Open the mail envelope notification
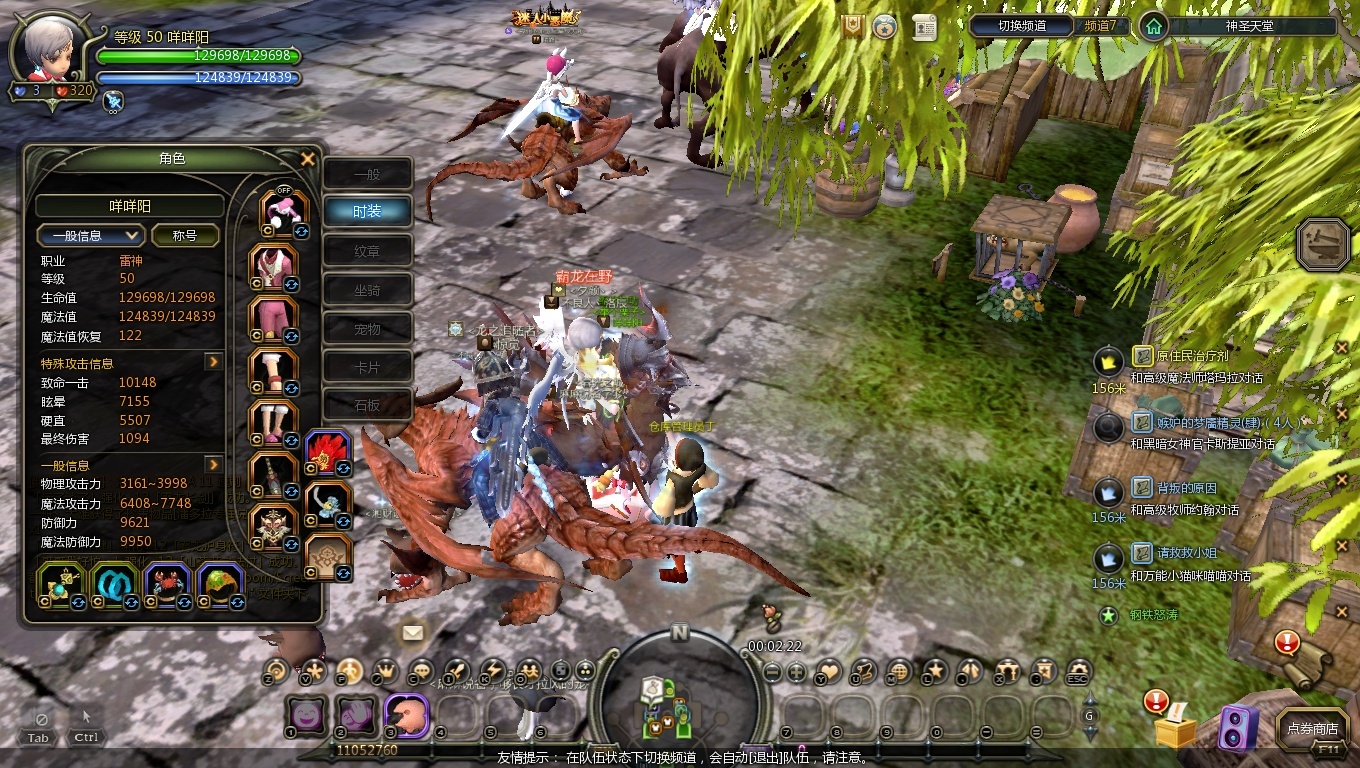The image size is (1360, 768). point(412,632)
